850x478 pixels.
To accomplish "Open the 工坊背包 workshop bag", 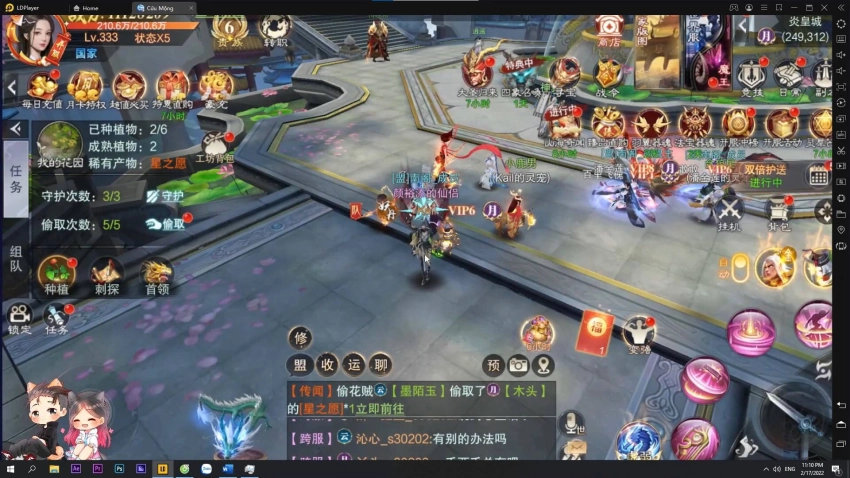I will [213, 146].
